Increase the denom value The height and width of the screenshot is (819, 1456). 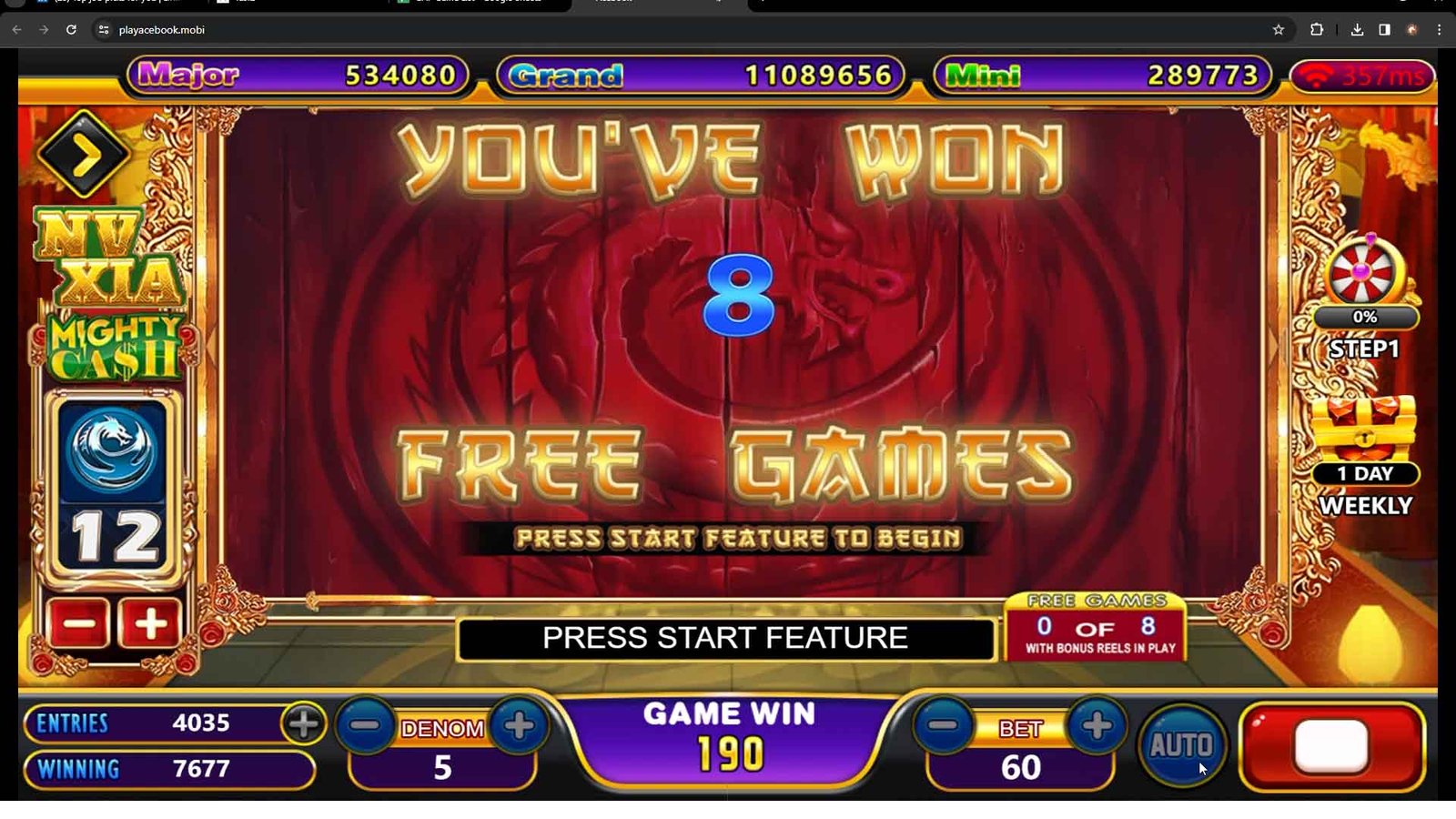pyautogui.click(x=519, y=725)
